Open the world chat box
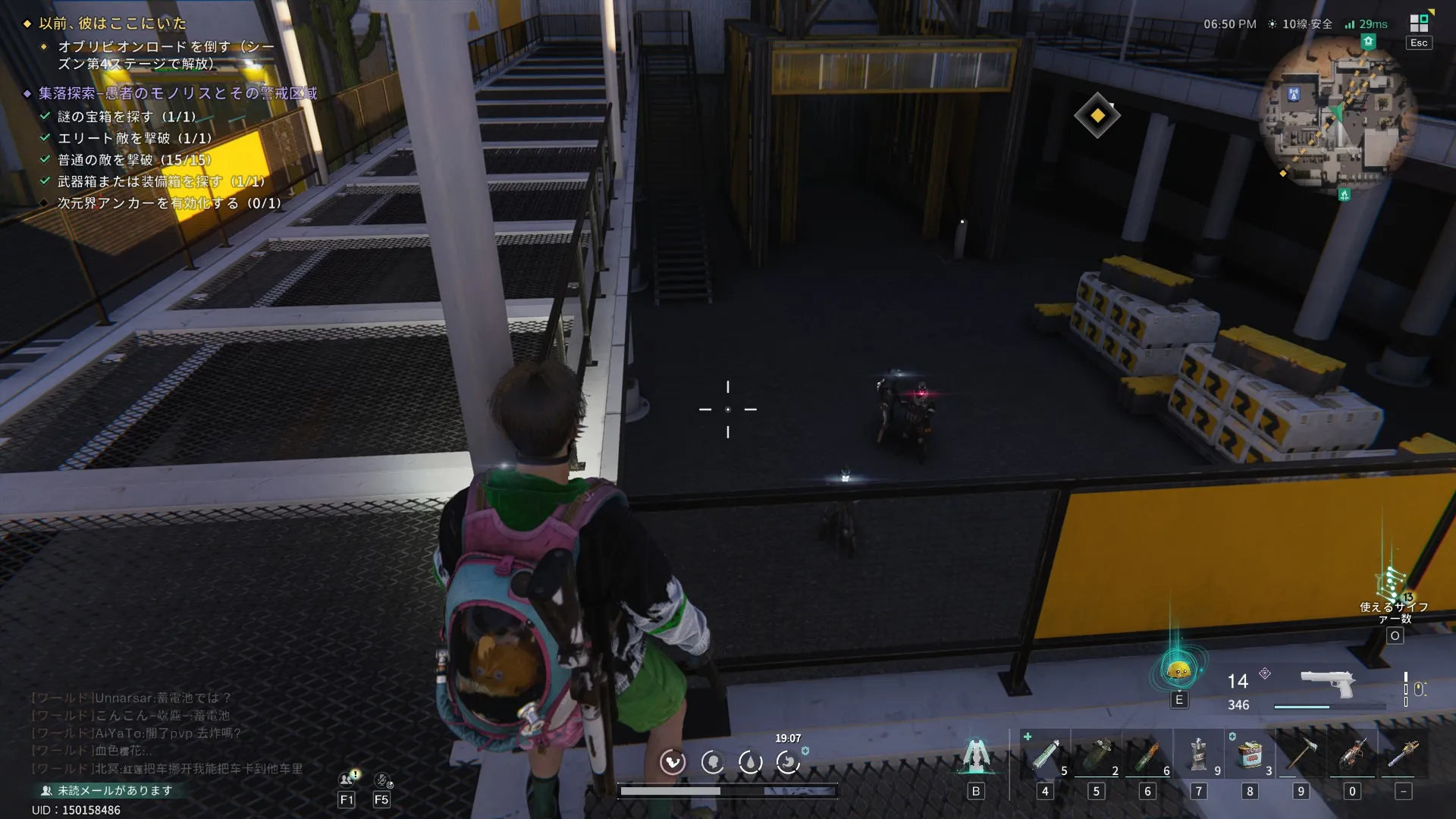The image size is (1456, 819). coord(167,733)
